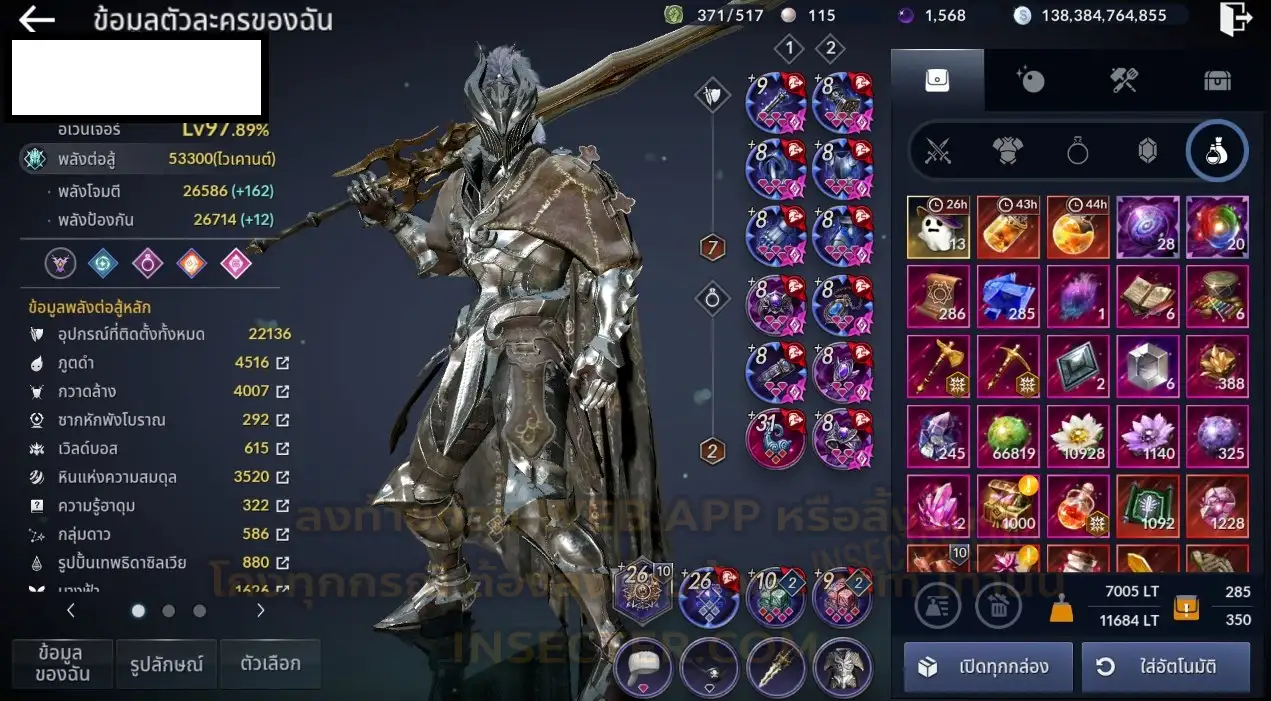This screenshot has height=701, width=1271.
Task: Open the treasure chest inventory tab
Action: click(1216, 80)
